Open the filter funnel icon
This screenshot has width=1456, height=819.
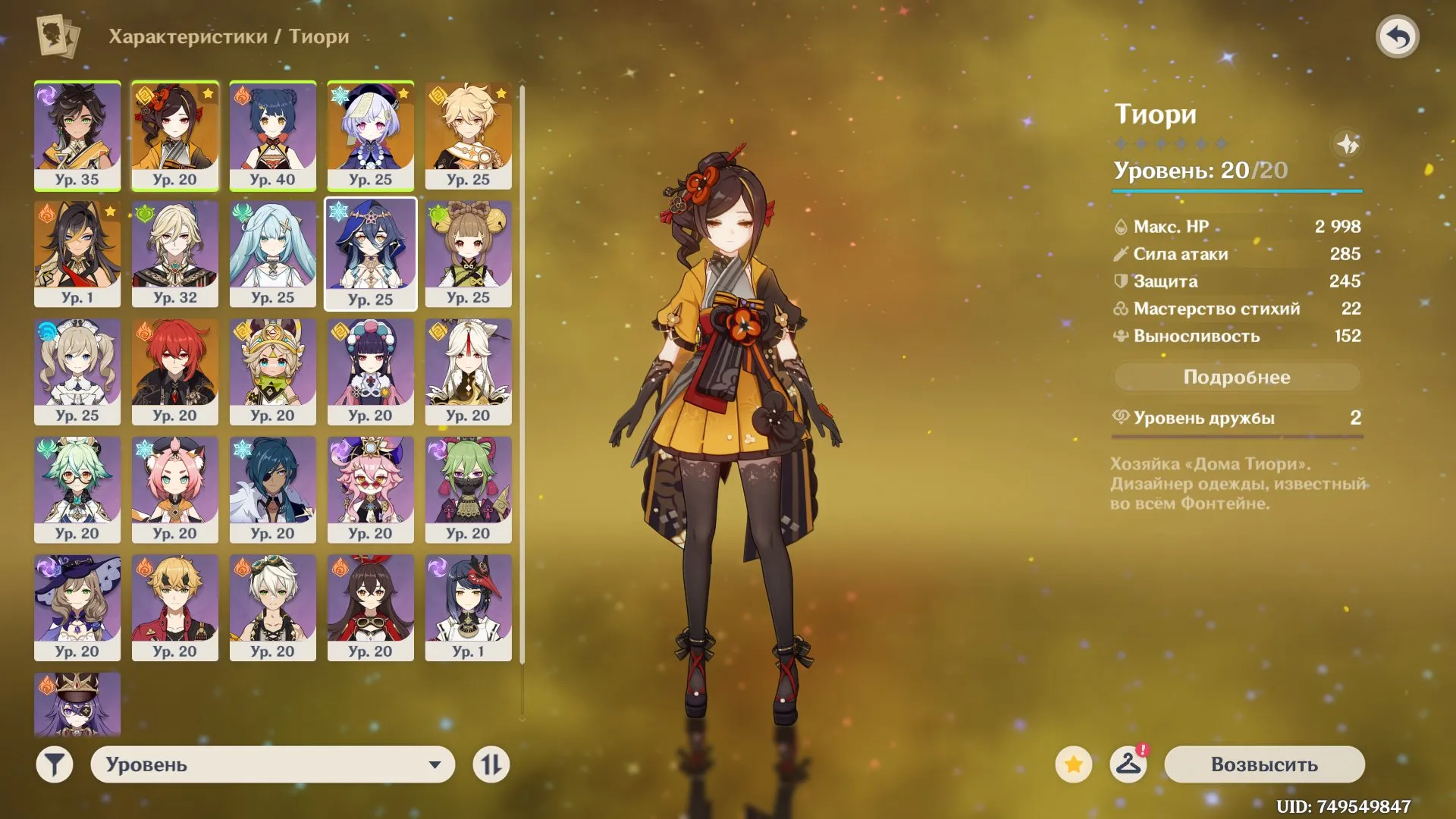pyautogui.click(x=53, y=764)
